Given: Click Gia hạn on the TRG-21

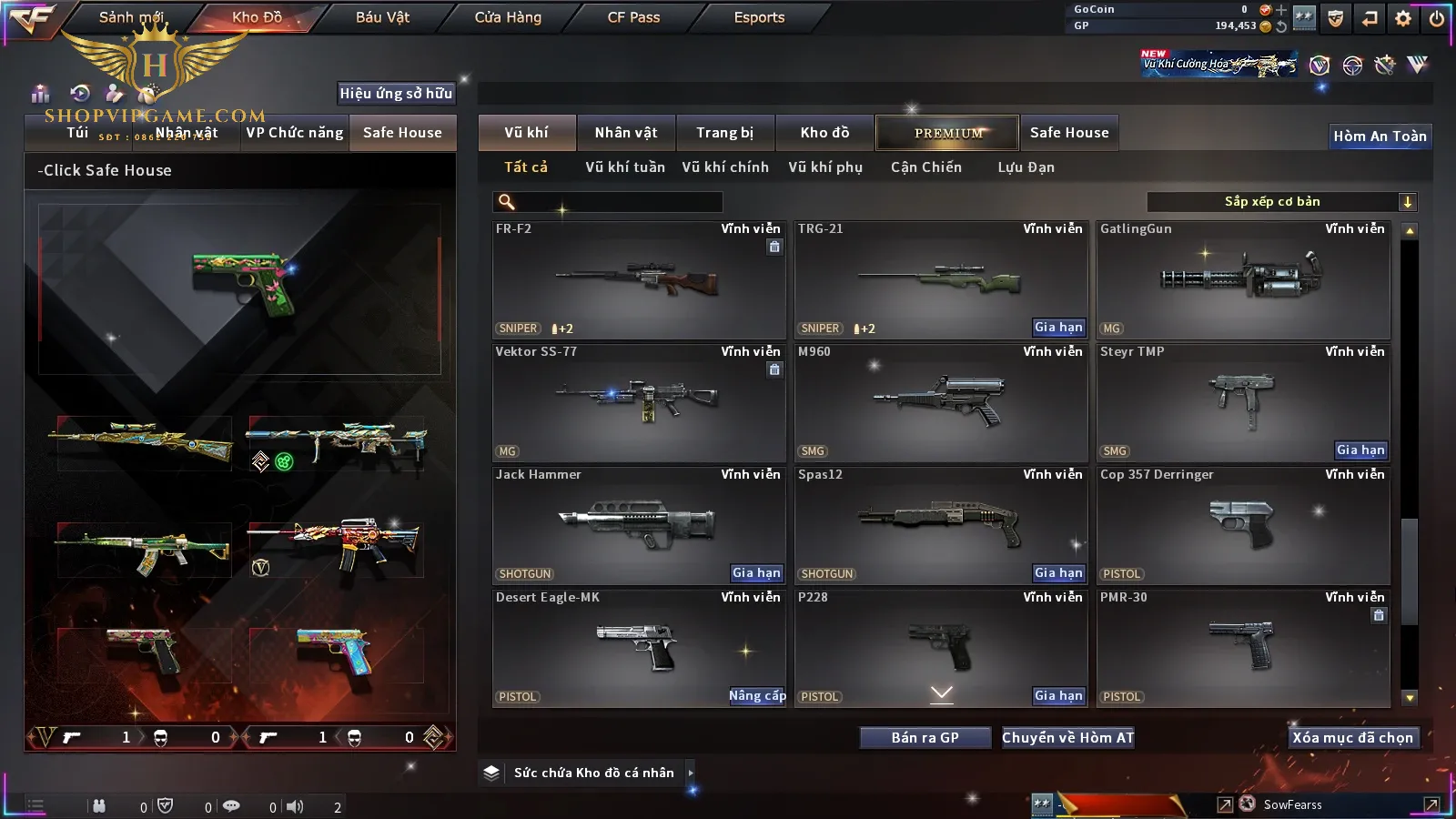Looking at the screenshot, I should 1058,328.
